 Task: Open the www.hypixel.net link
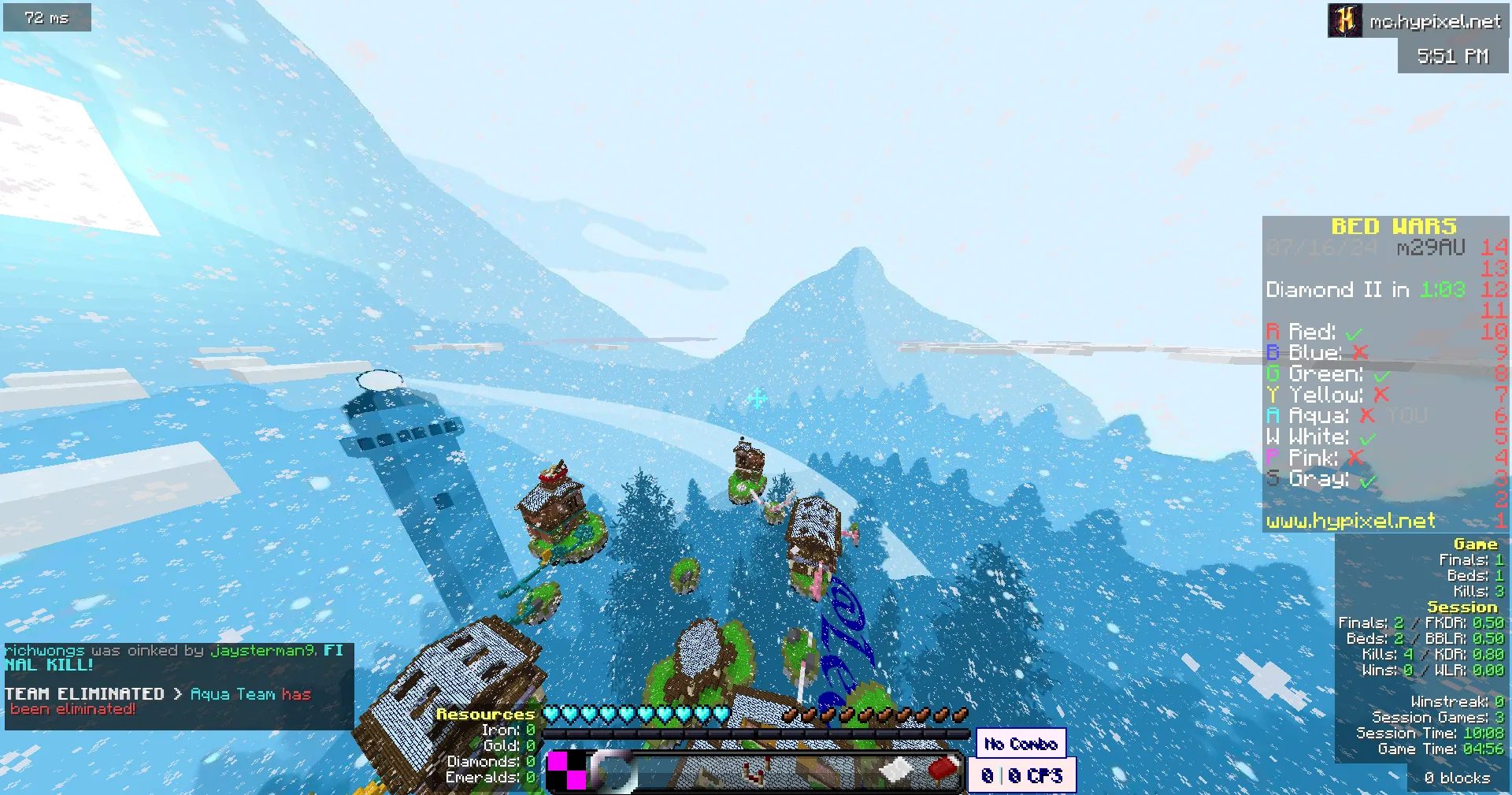point(1351,520)
